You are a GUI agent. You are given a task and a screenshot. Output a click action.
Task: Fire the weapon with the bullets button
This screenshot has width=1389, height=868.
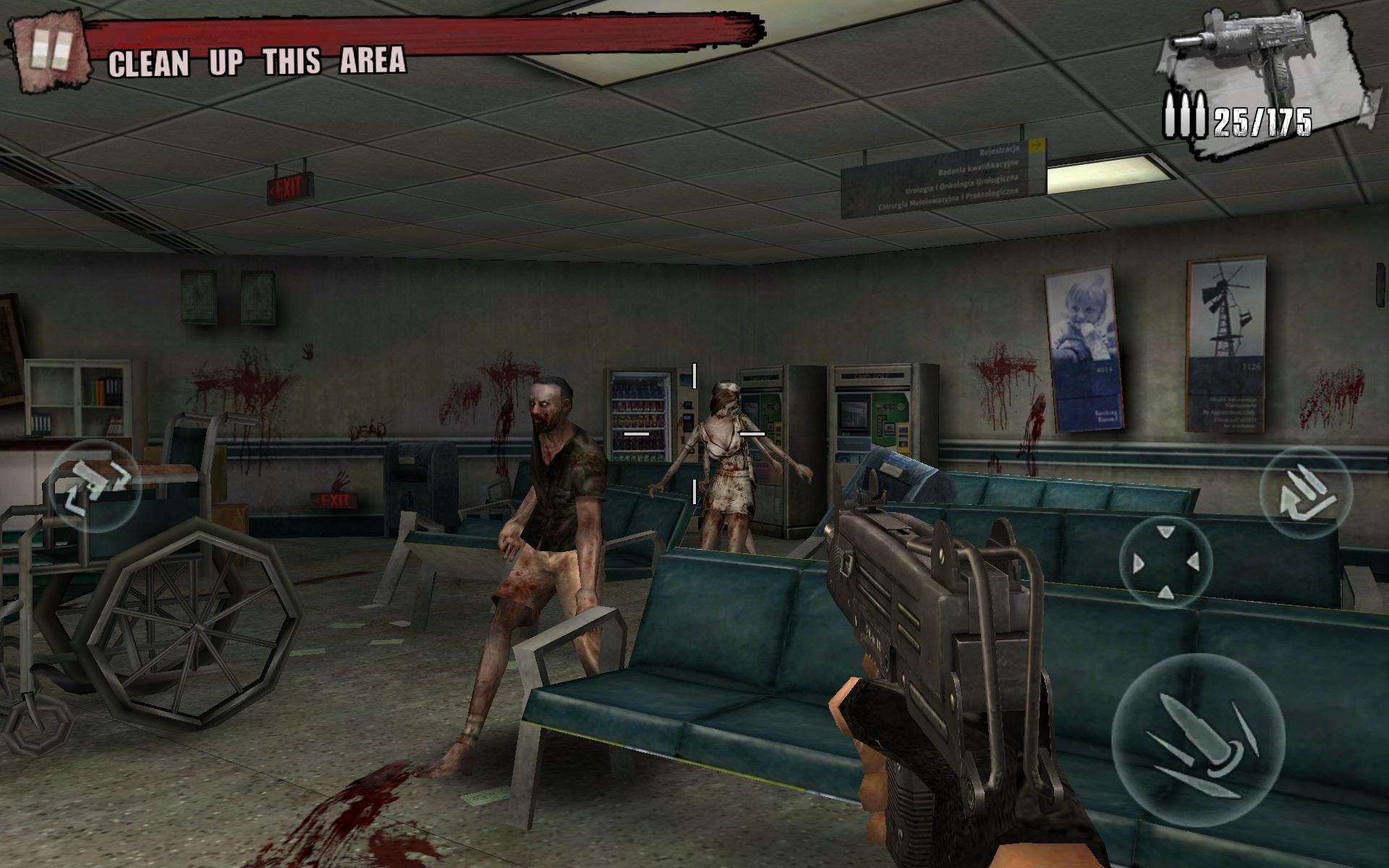[x=1197, y=738]
